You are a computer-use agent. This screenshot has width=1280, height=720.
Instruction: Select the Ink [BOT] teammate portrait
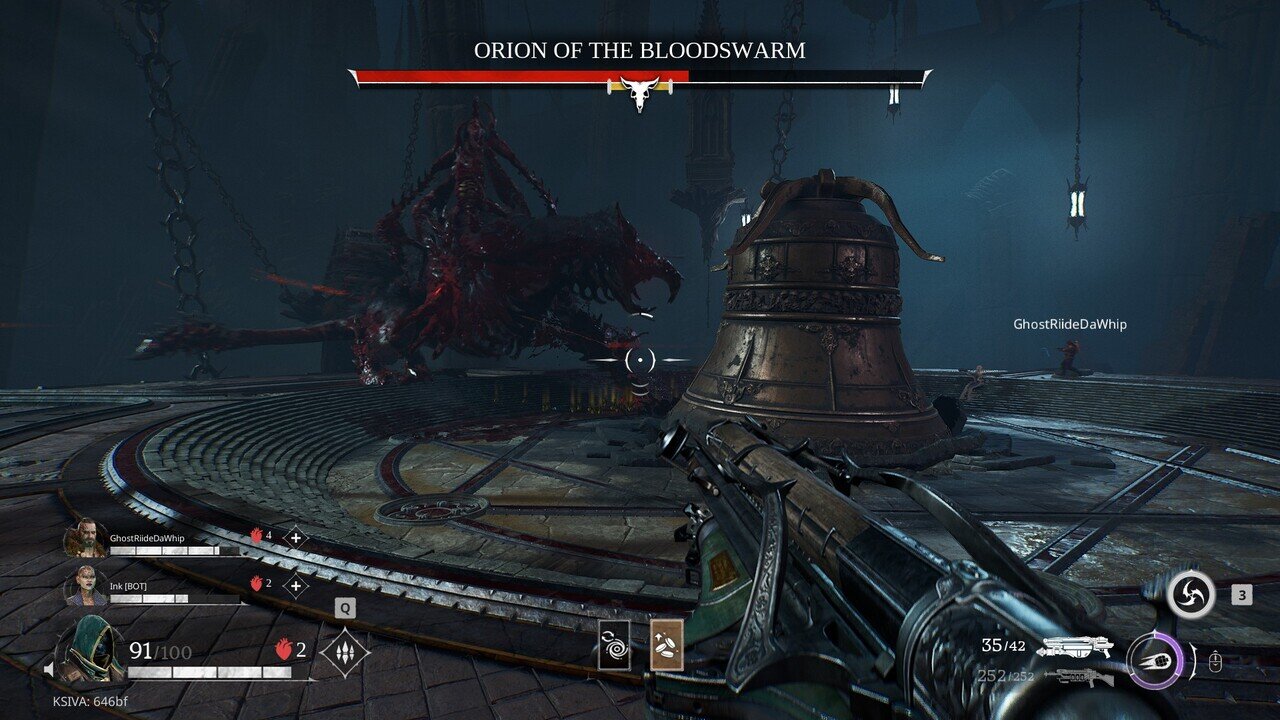[85, 586]
